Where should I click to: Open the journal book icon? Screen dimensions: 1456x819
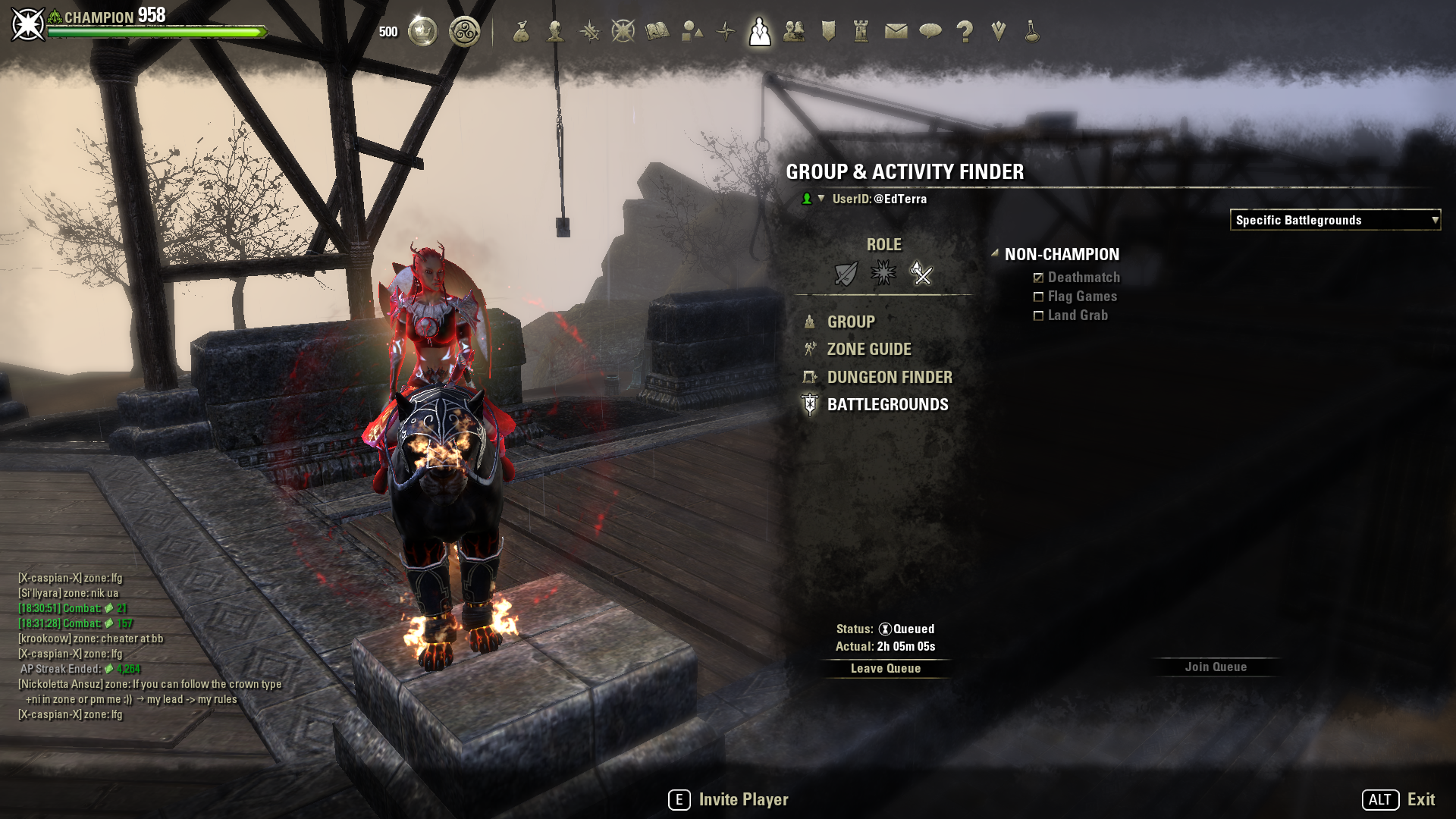pyautogui.click(x=657, y=32)
